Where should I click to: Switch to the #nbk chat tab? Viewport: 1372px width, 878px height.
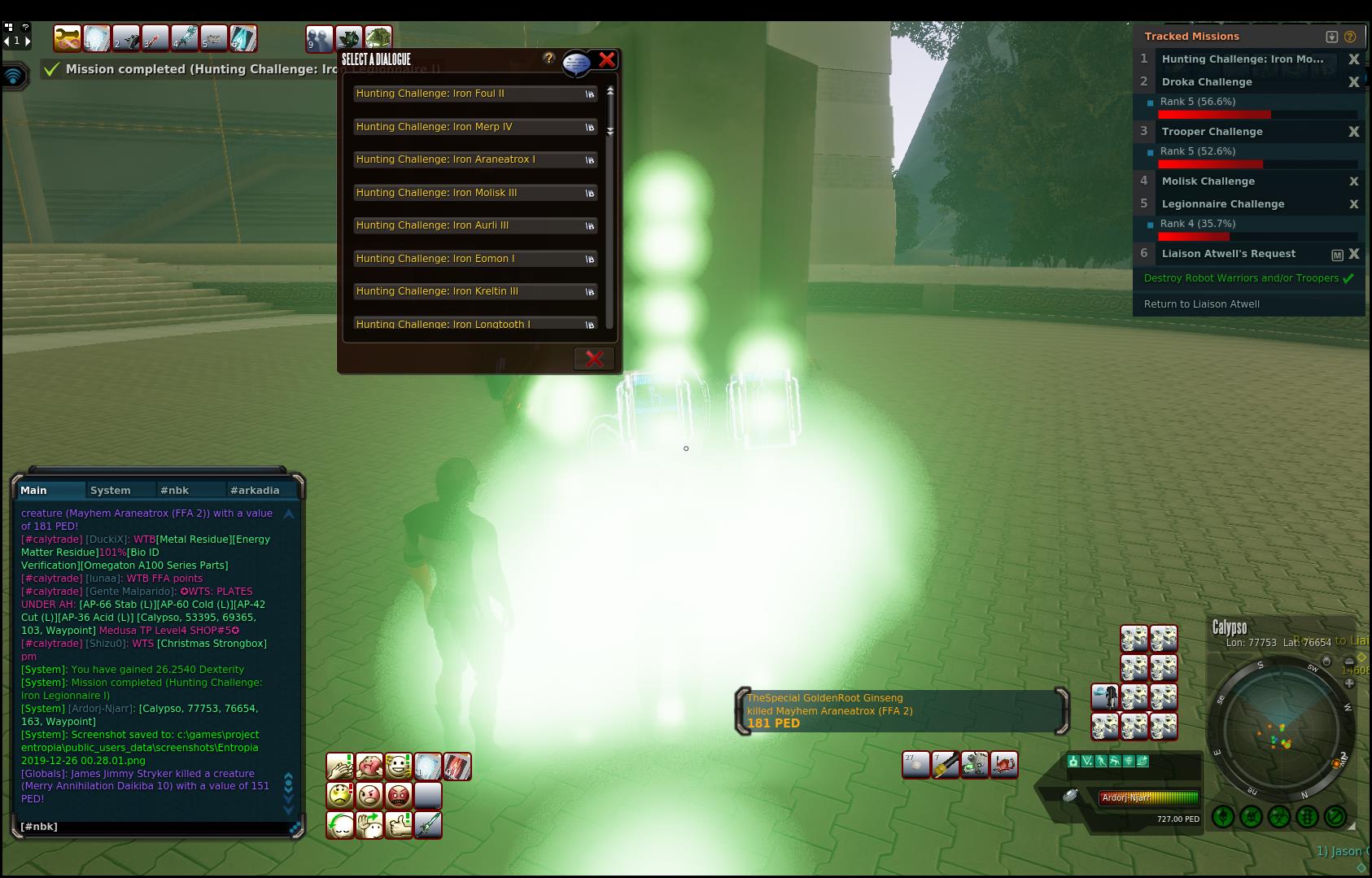[x=175, y=490]
